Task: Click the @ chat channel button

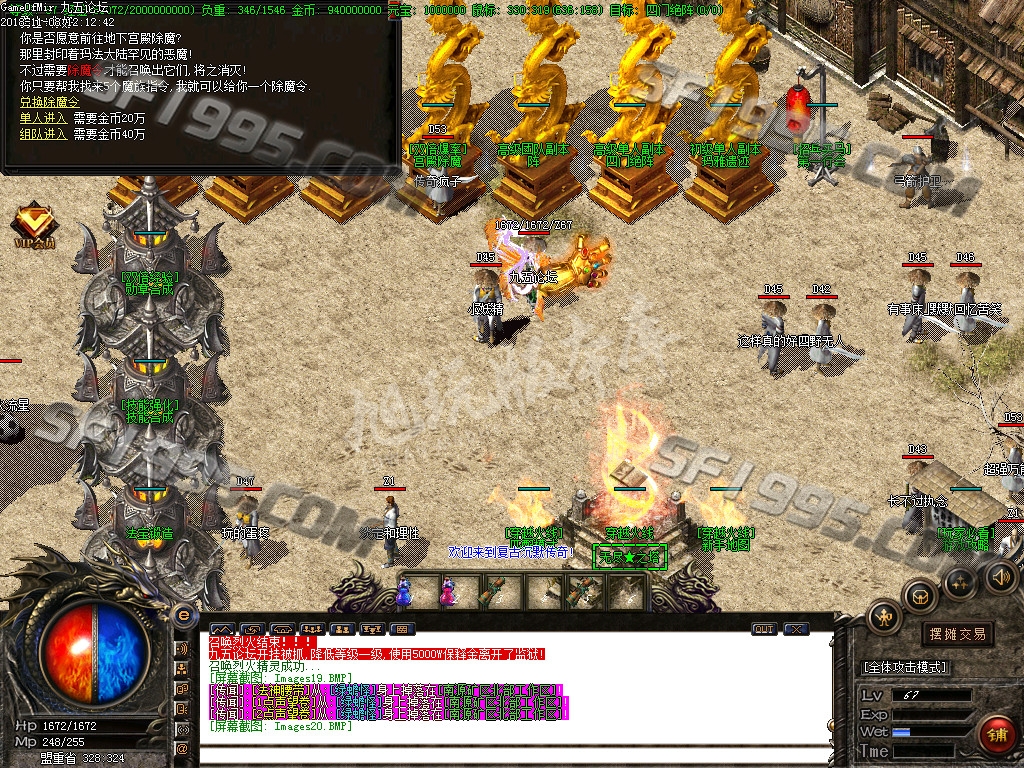Action: 182,748
